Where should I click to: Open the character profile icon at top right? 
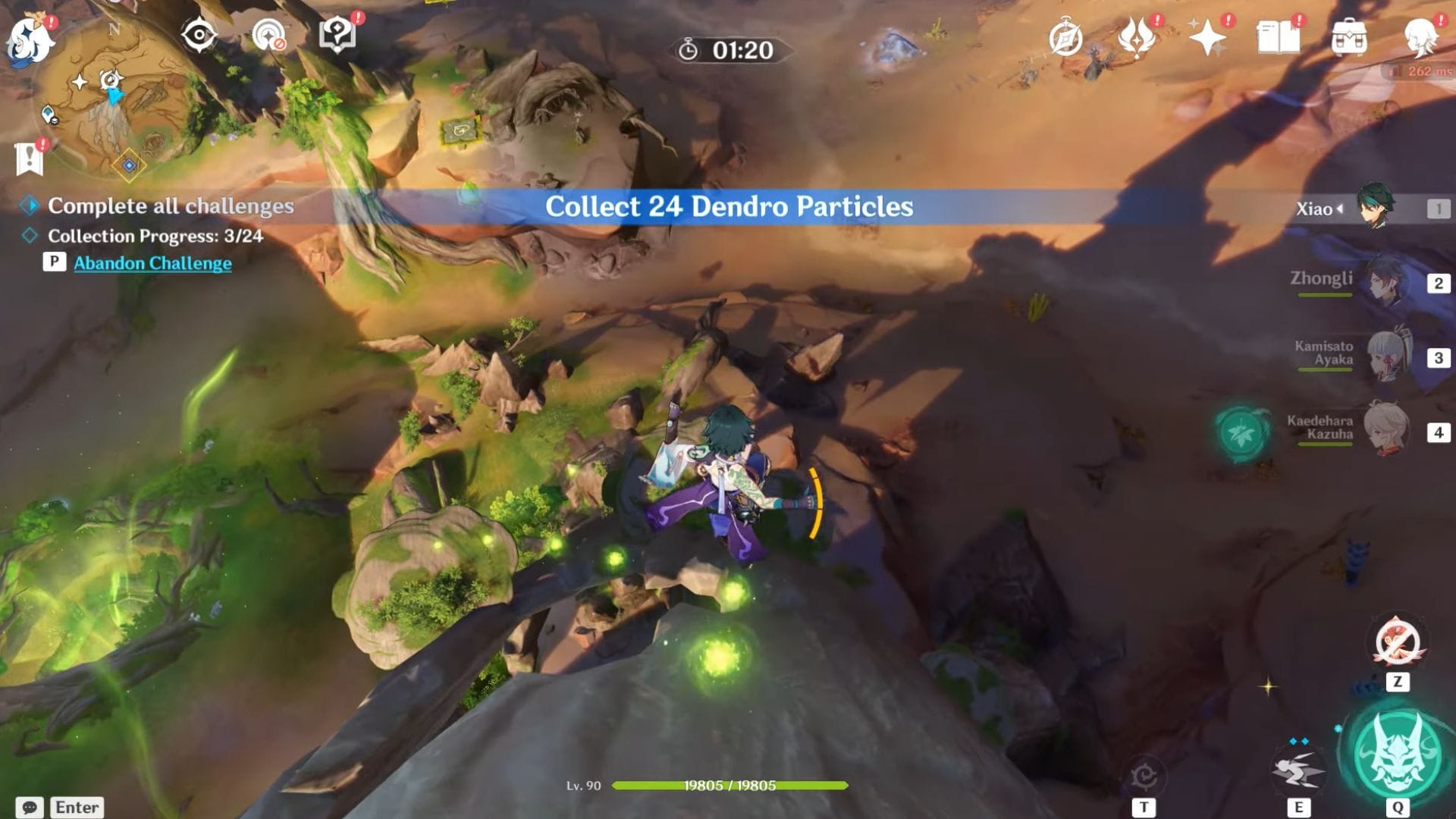1420,38
